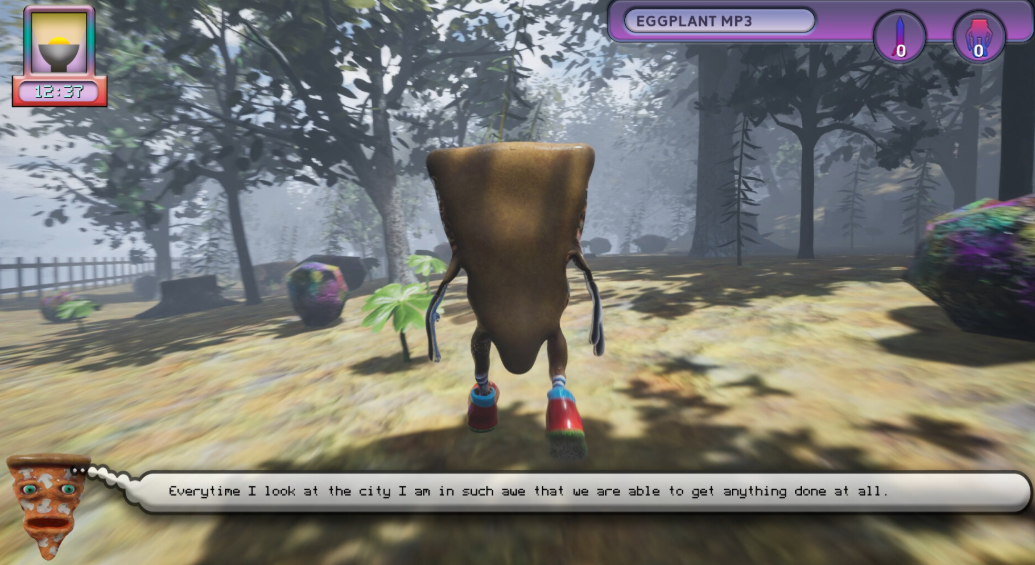Select the EGGPLANT MP3 track label

pyautogui.click(x=719, y=21)
